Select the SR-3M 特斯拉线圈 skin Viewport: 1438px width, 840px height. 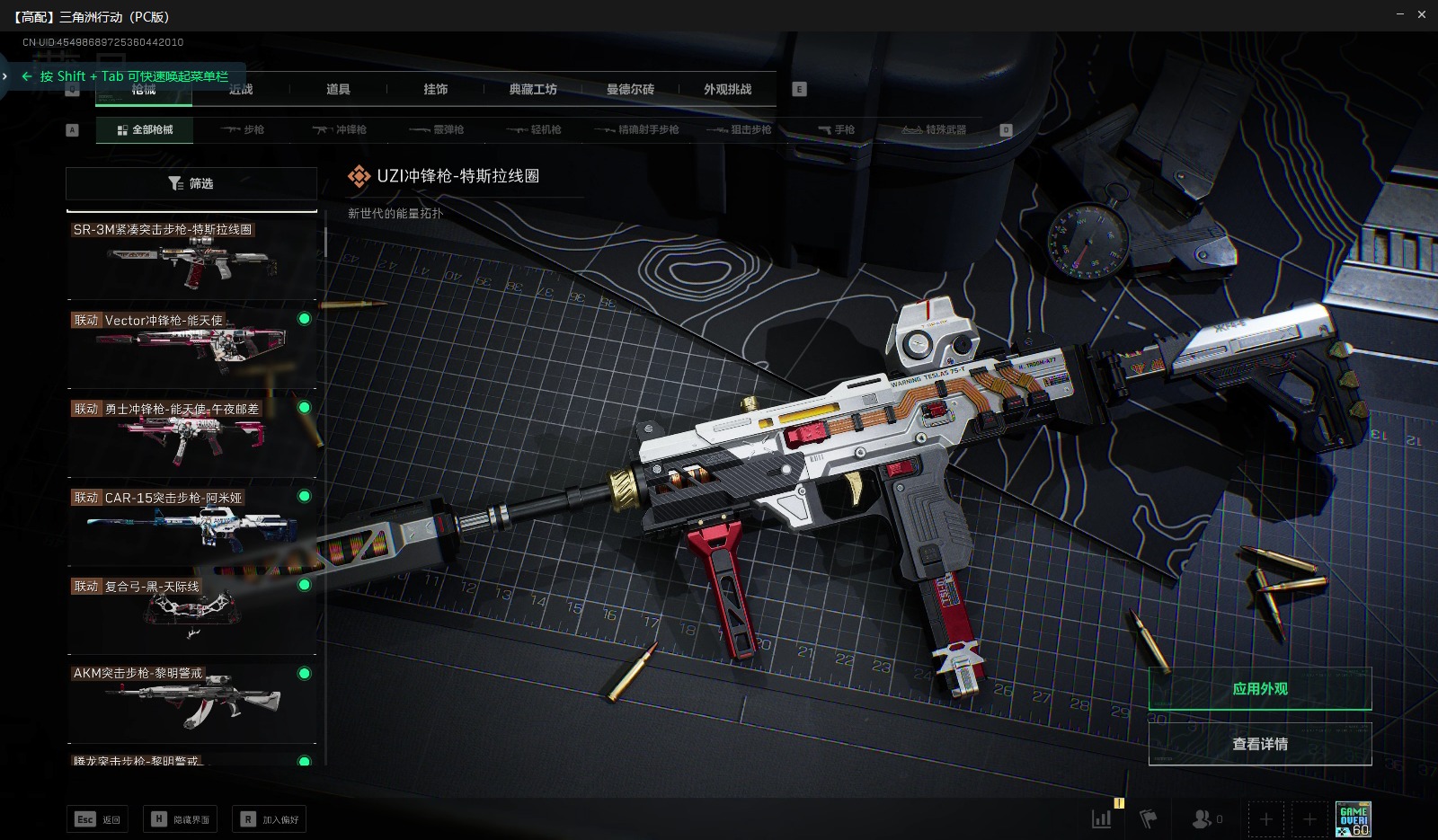(x=192, y=259)
